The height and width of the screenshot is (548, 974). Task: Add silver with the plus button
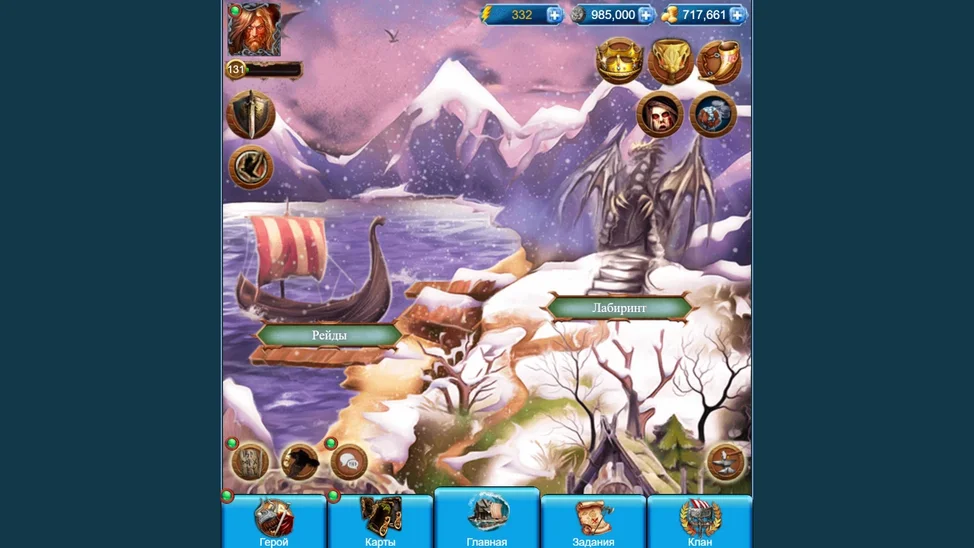pyautogui.click(x=646, y=15)
